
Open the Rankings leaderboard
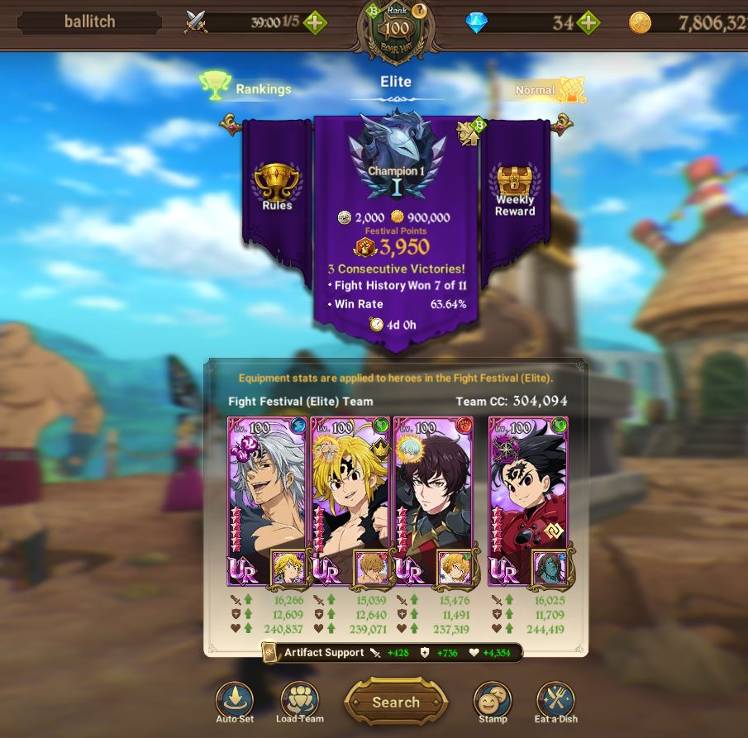coord(246,88)
